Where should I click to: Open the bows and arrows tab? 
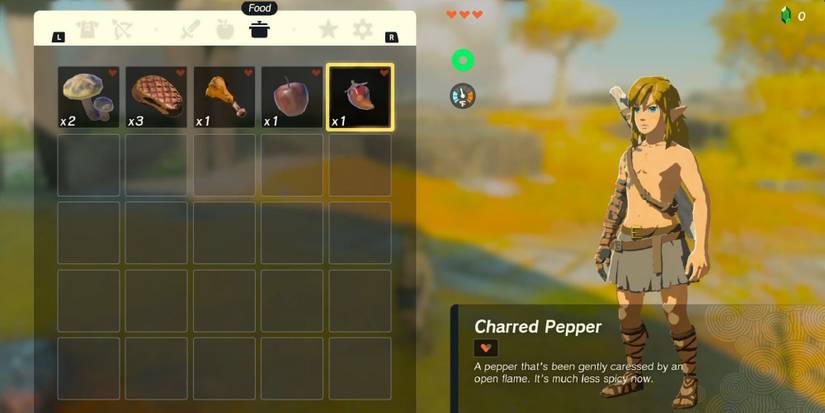pos(122,30)
